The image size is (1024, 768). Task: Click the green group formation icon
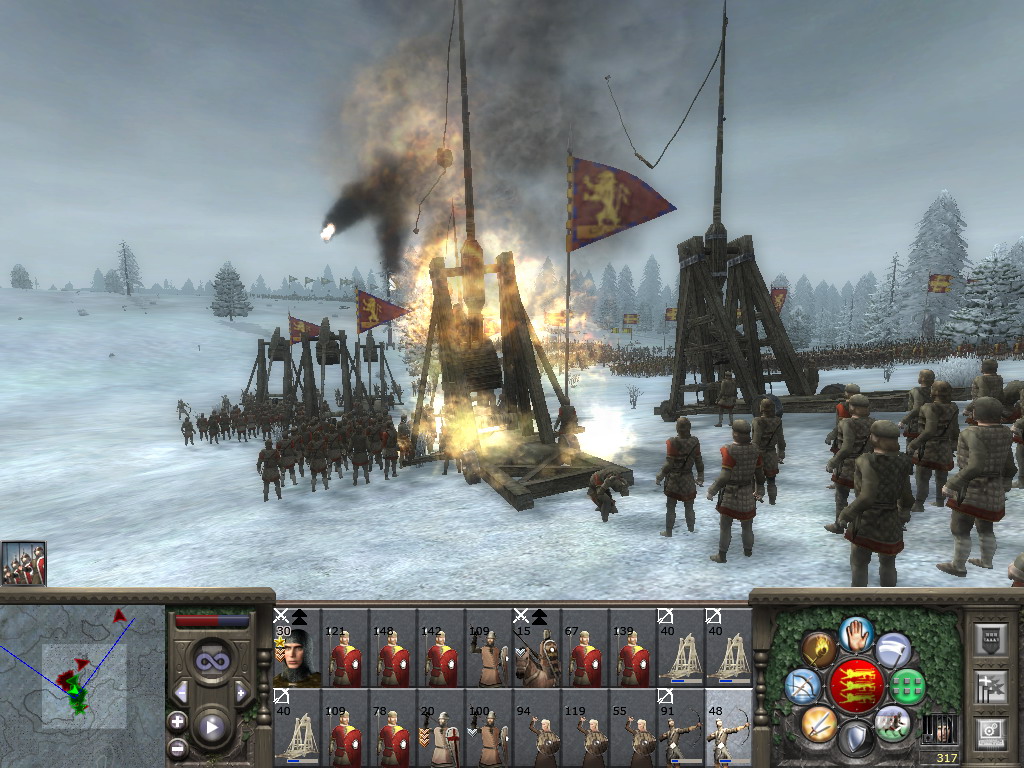908,686
